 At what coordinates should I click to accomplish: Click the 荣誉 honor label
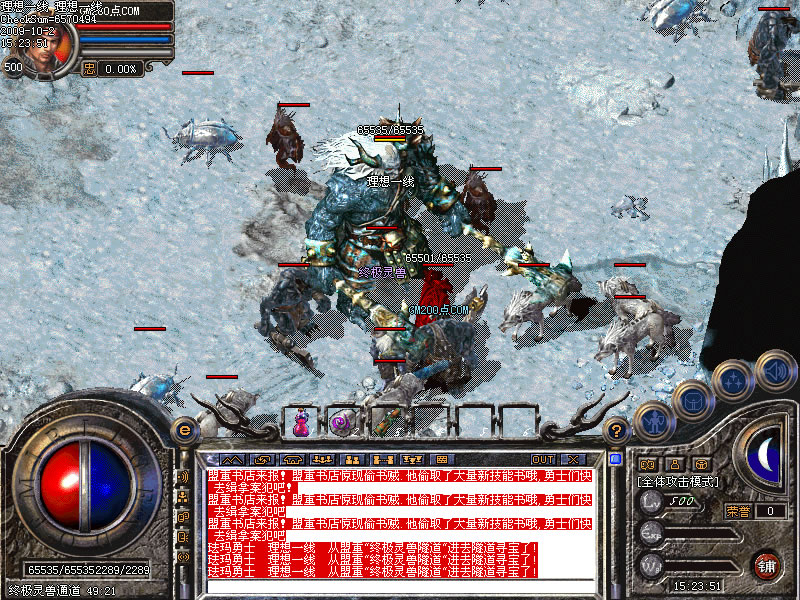coord(738,511)
